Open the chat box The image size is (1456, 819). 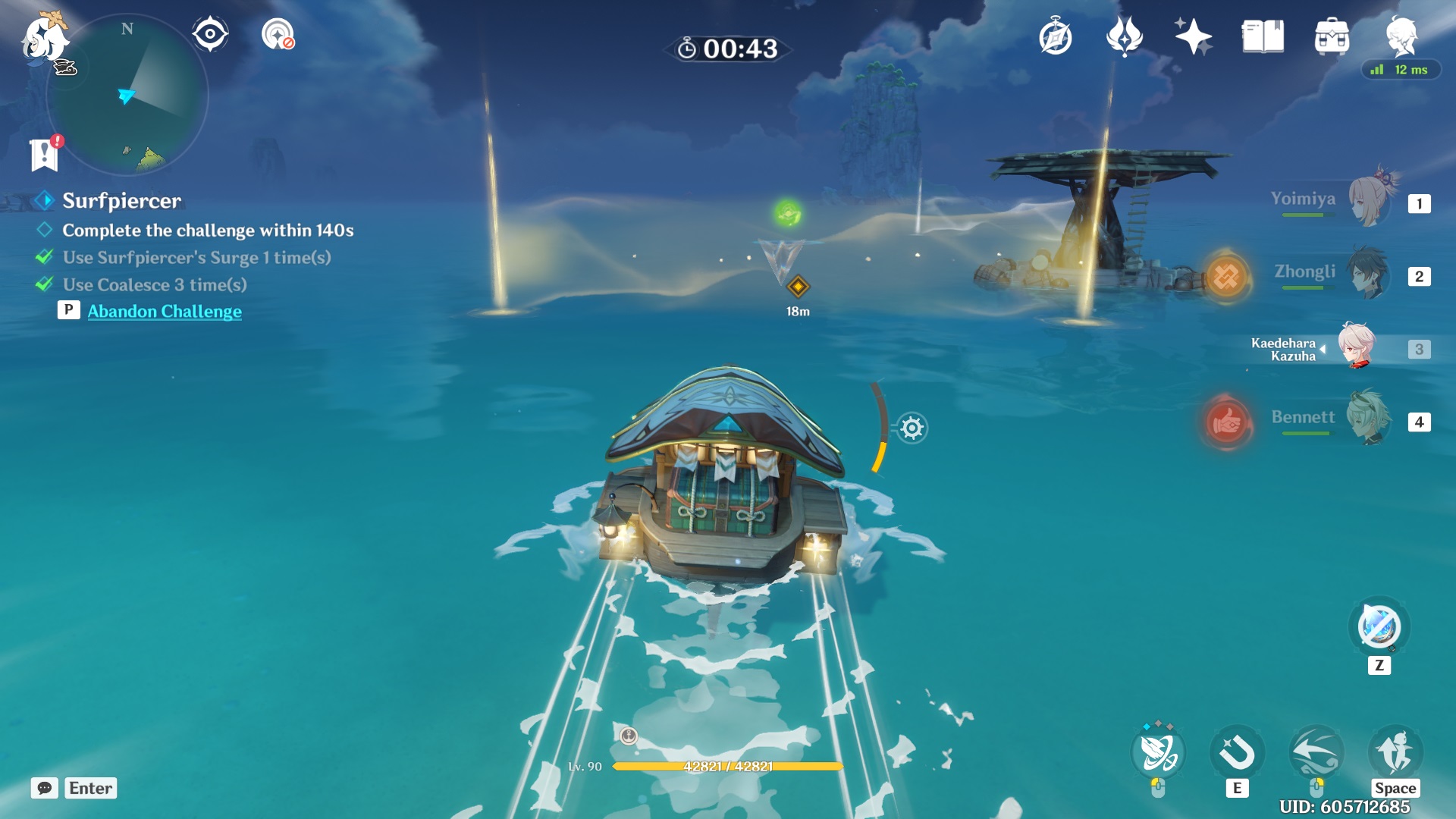click(45, 788)
